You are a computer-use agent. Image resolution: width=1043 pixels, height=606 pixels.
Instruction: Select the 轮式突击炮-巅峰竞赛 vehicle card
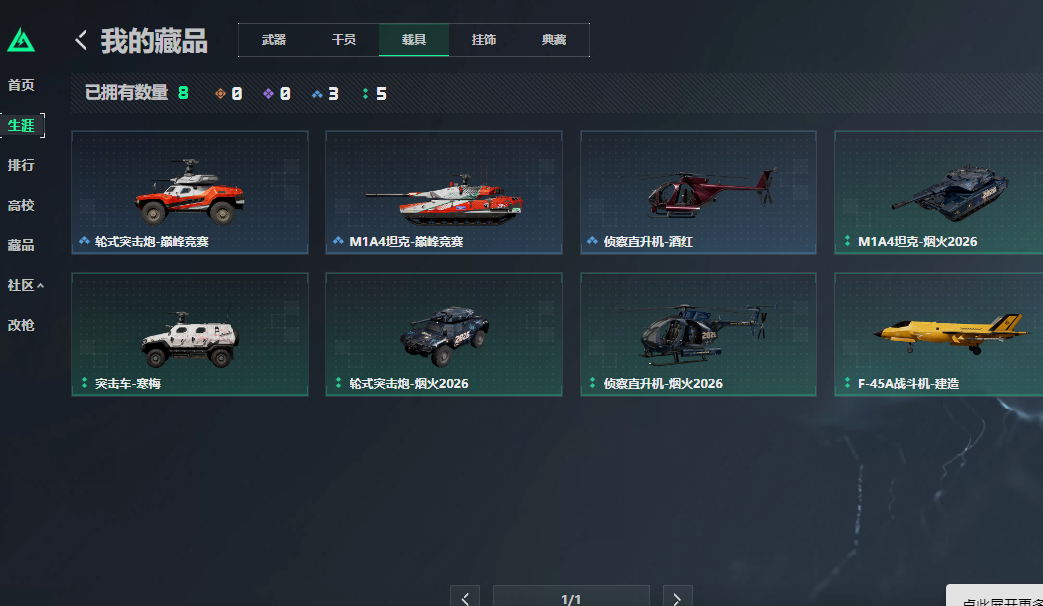coord(190,192)
